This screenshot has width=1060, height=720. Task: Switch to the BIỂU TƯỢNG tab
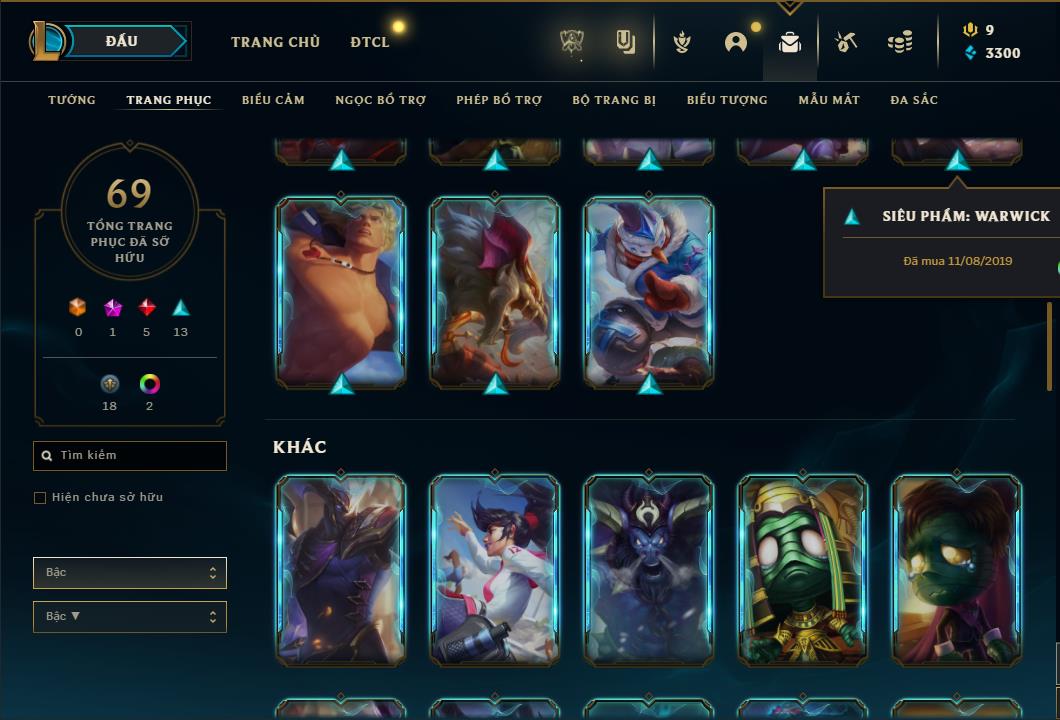point(727,100)
